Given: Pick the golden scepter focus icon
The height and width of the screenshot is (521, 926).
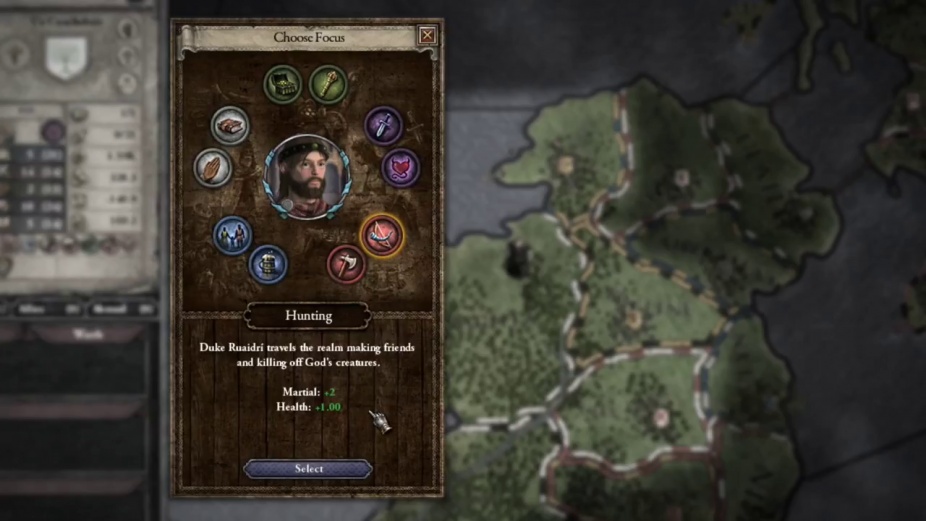Looking at the screenshot, I should (x=327, y=84).
